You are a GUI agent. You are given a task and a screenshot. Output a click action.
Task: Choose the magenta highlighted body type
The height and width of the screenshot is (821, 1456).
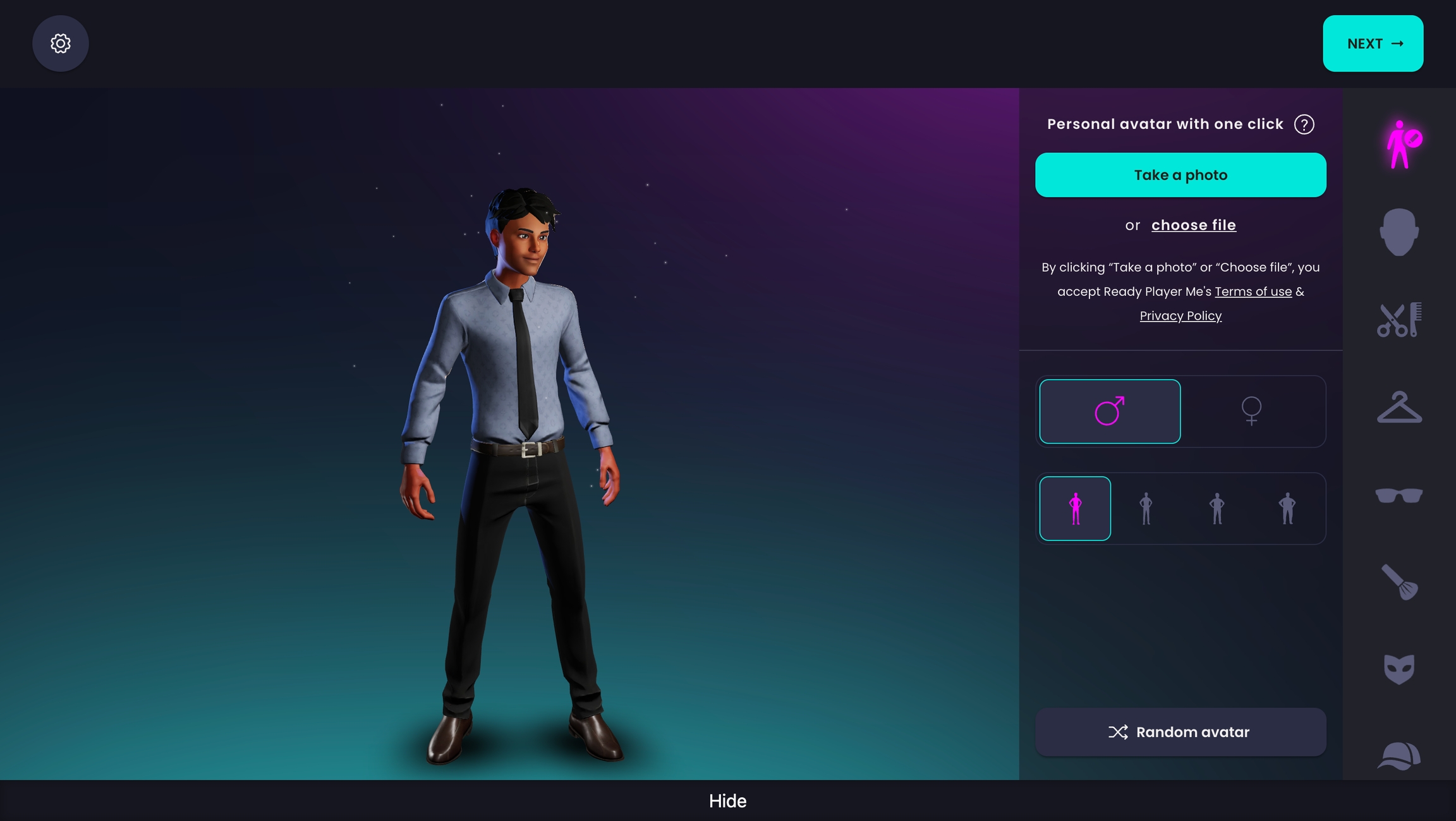pyautogui.click(x=1075, y=509)
